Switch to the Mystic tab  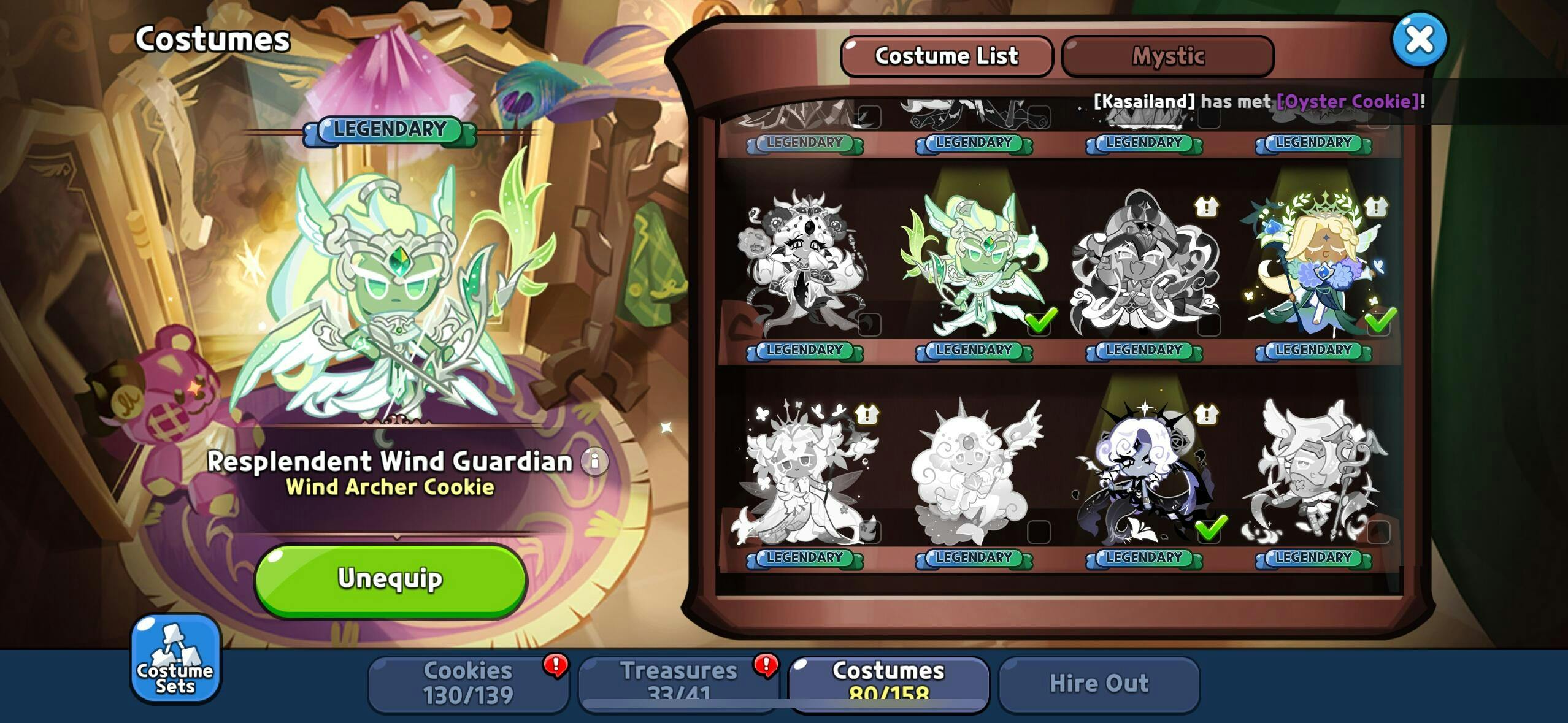(1167, 56)
